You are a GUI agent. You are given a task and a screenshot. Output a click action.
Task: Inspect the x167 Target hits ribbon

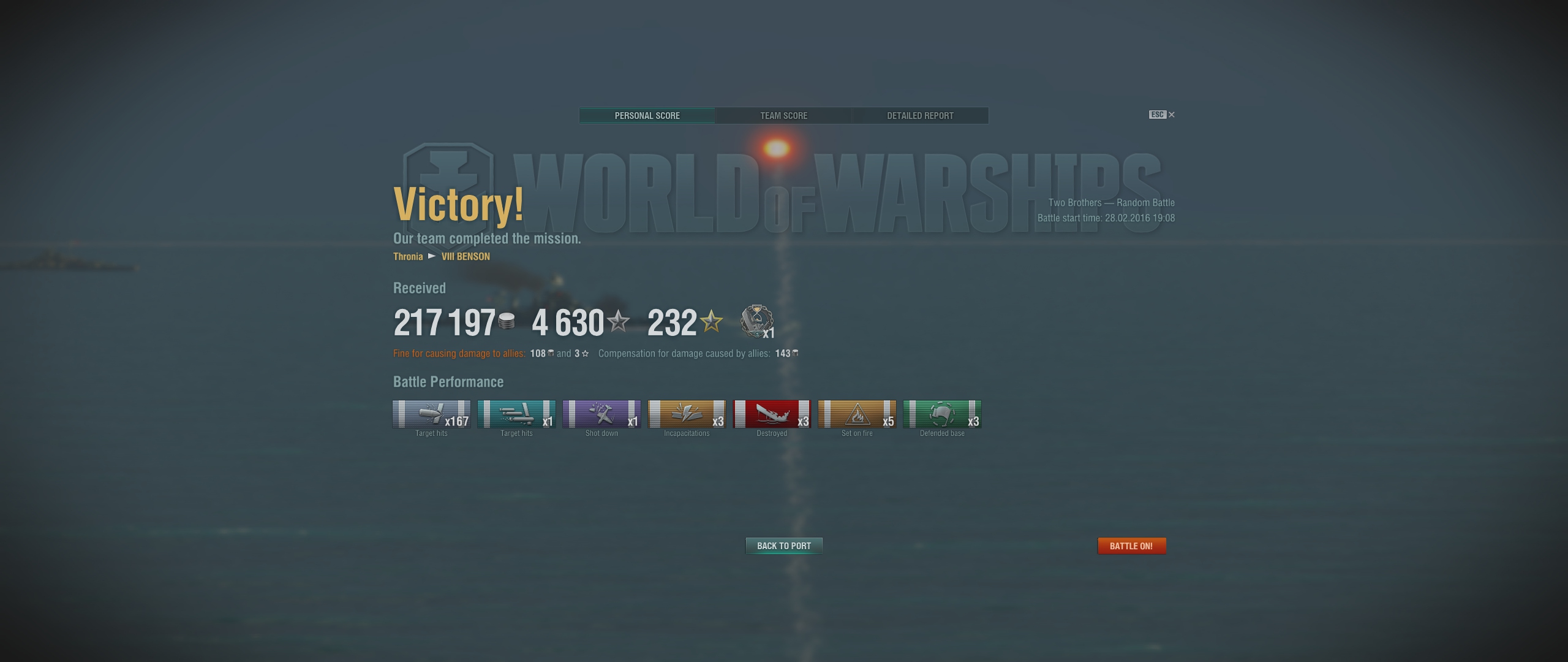(x=431, y=414)
